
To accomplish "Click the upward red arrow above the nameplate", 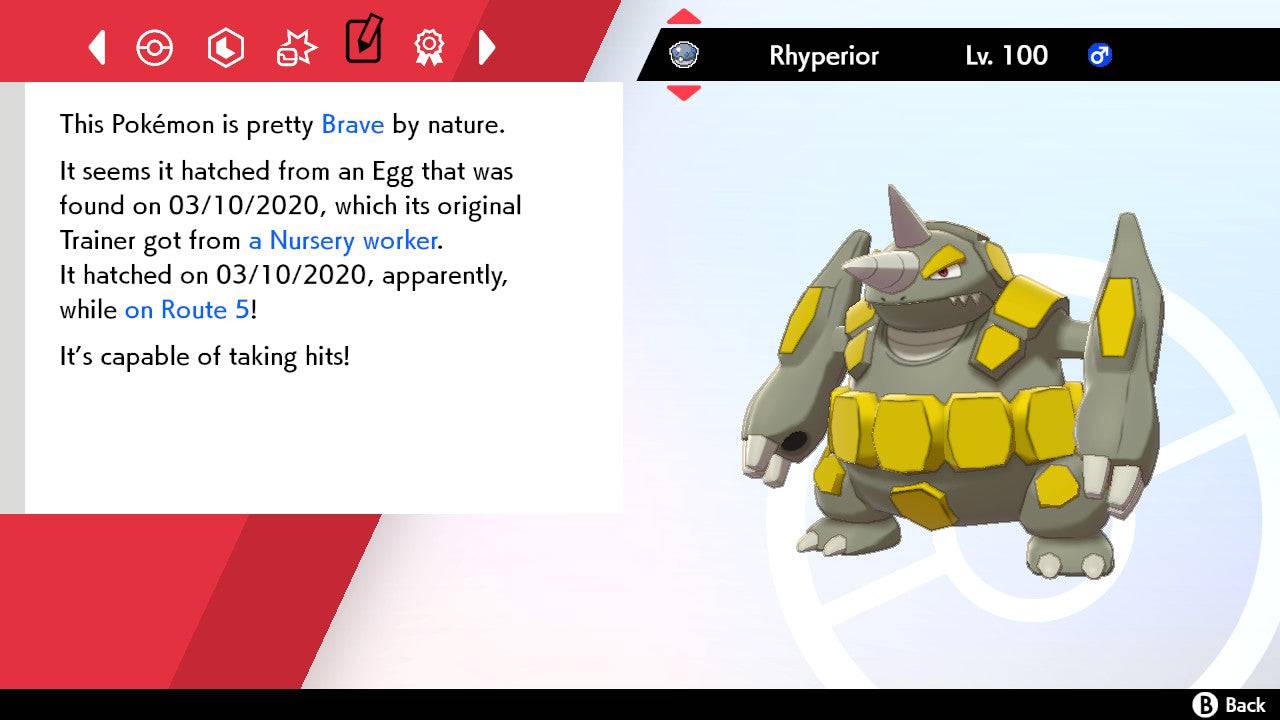I will tap(684, 14).
